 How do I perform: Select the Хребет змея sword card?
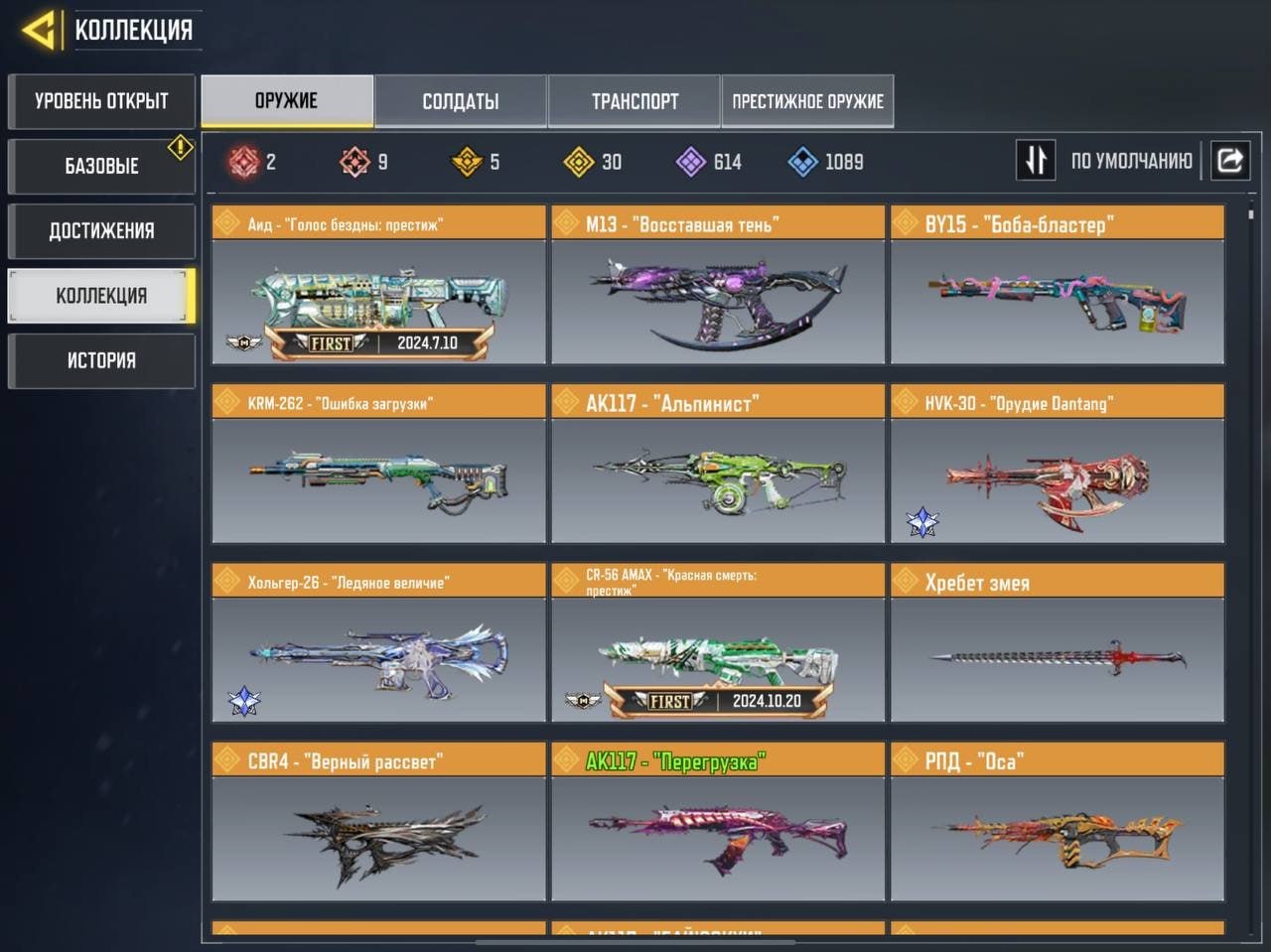pos(1057,643)
